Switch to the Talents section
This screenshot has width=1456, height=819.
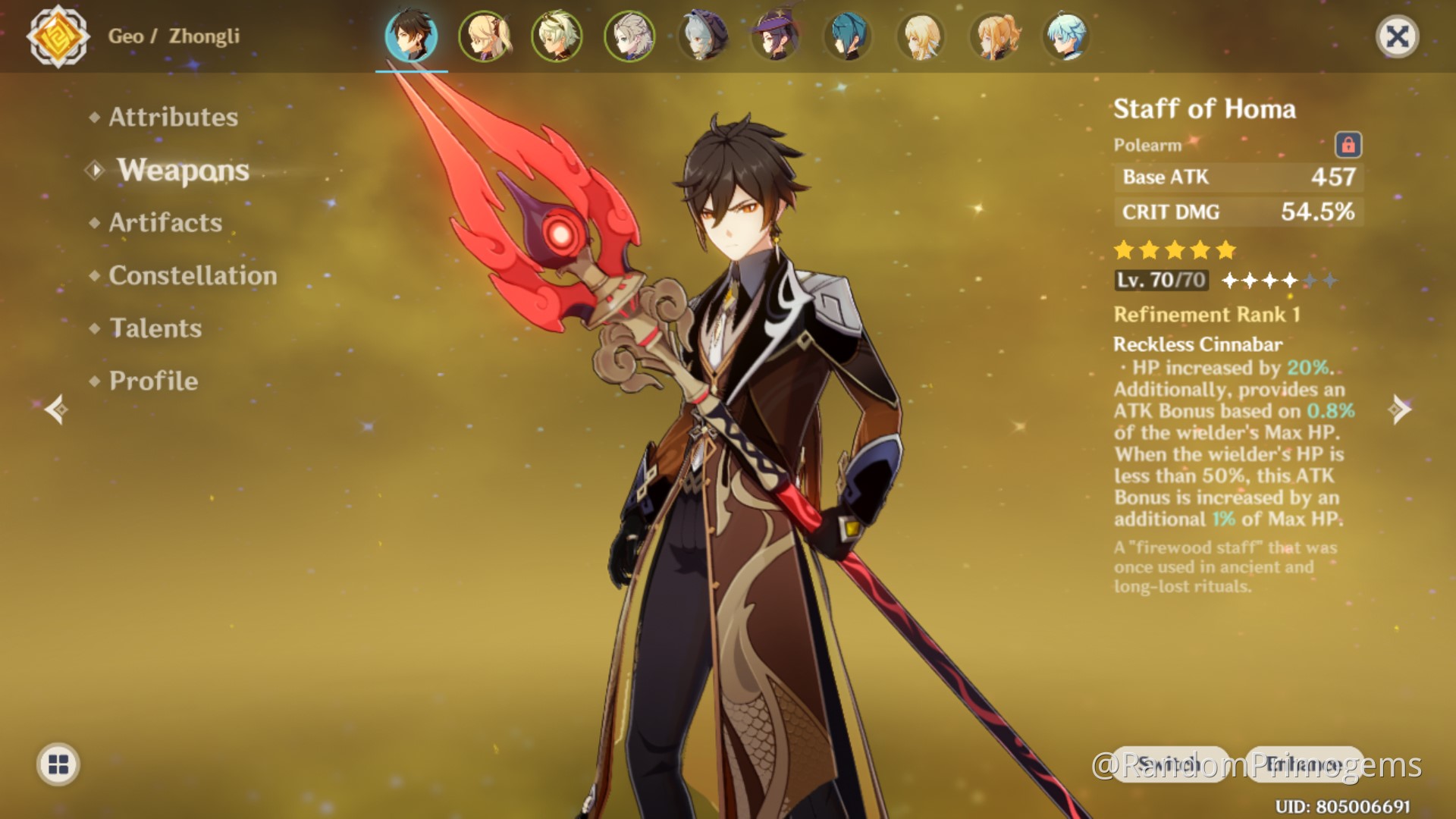click(x=155, y=328)
